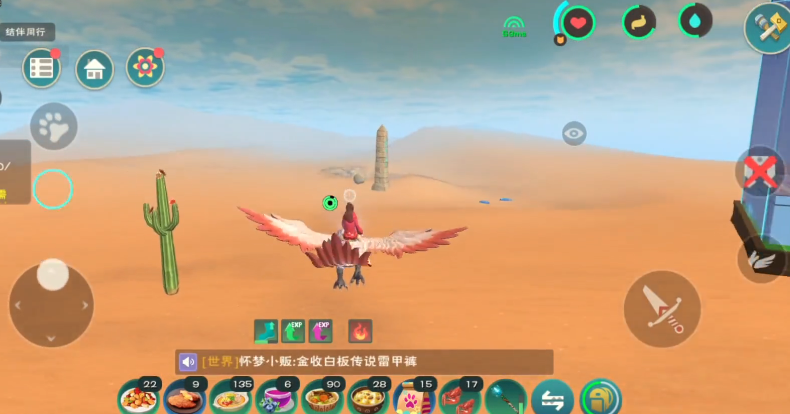790x414 pixels.
Task: Choose the paw print bag slot with 15
Action: (x=415, y=398)
